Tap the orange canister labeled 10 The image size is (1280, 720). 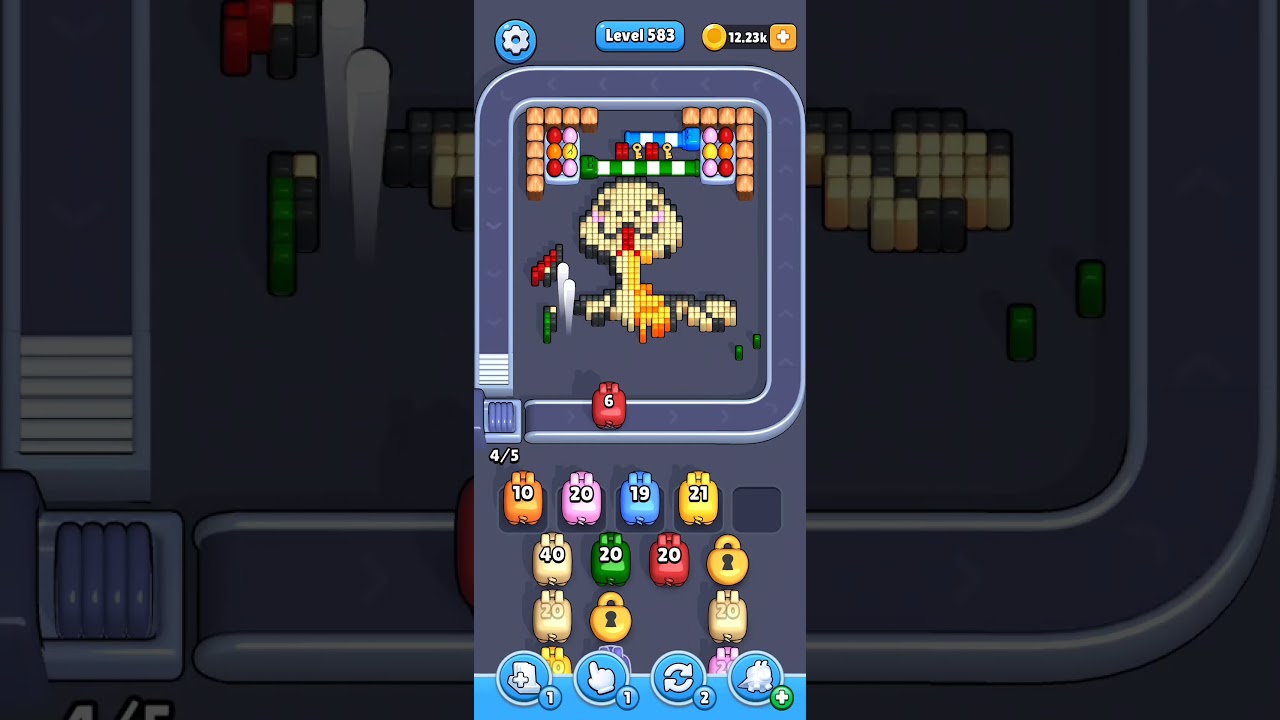[522, 498]
